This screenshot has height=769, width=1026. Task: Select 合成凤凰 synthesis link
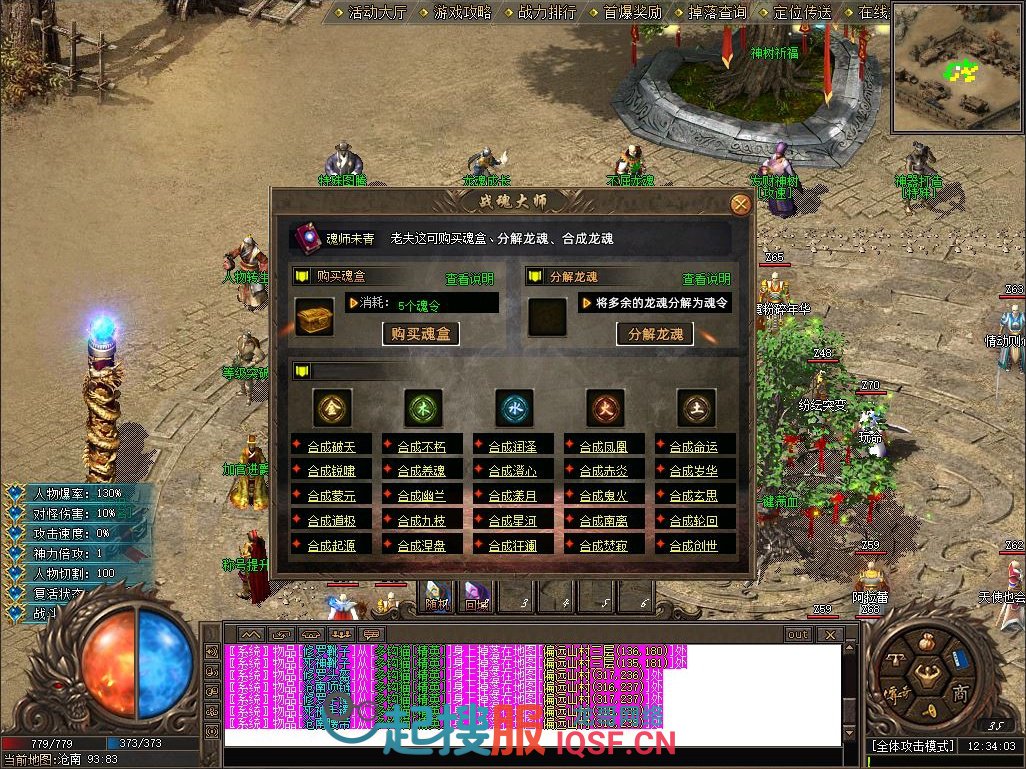(x=604, y=446)
